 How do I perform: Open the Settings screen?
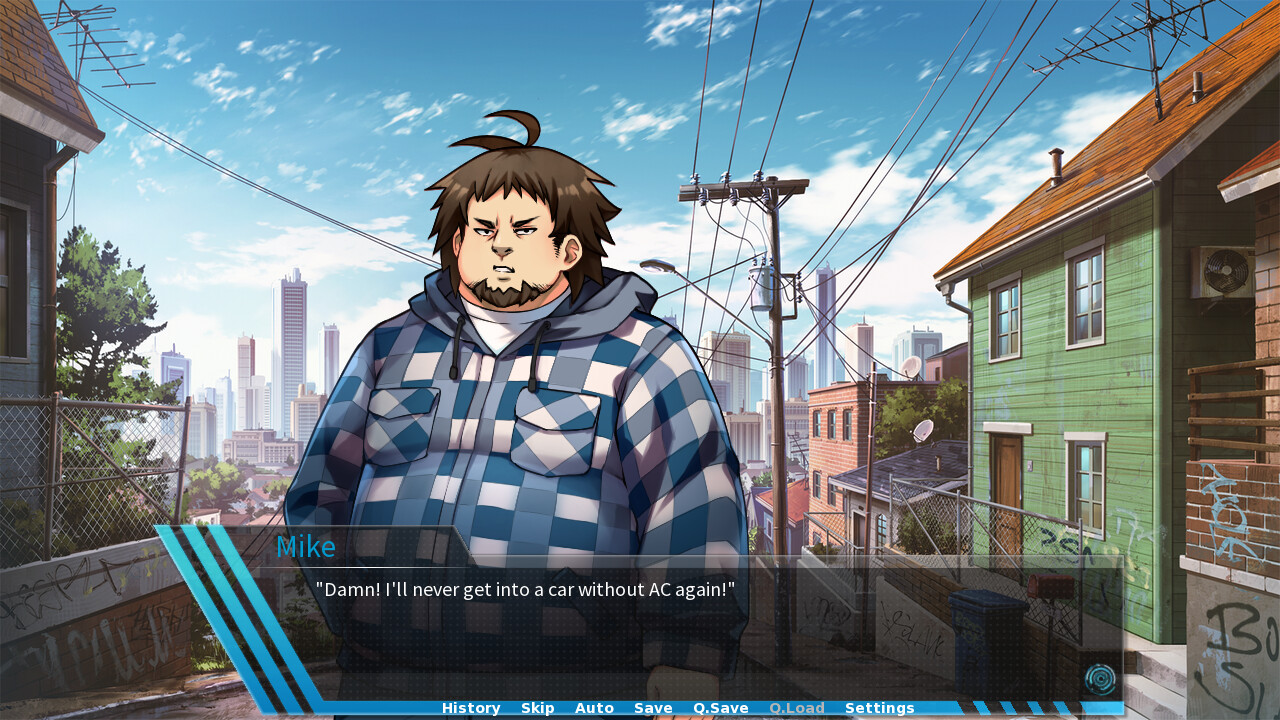[x=879, y=708]
